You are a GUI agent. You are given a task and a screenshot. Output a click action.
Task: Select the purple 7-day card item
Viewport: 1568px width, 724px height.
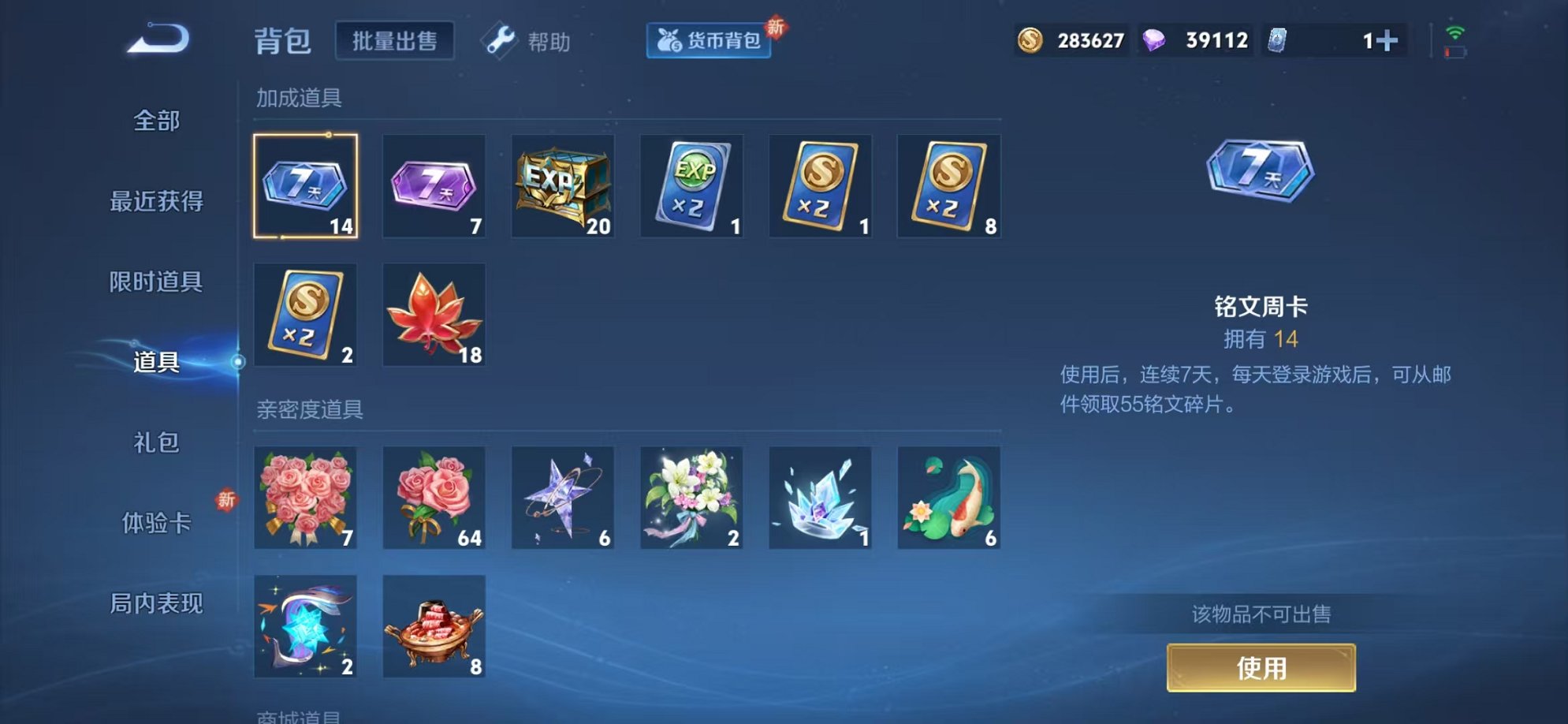click(x=434, y=185)
